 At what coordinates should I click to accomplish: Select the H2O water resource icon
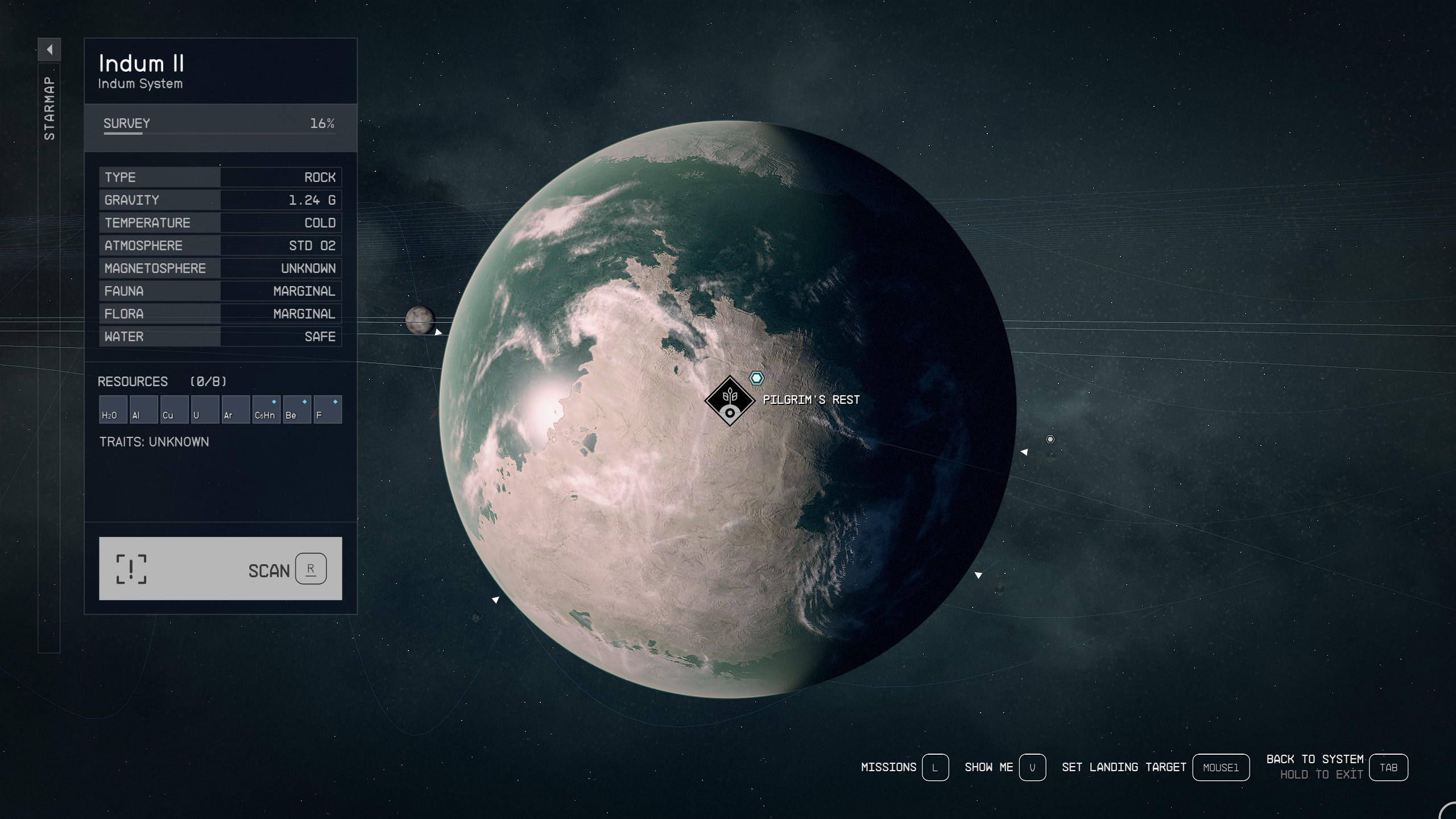pos(113,408)
